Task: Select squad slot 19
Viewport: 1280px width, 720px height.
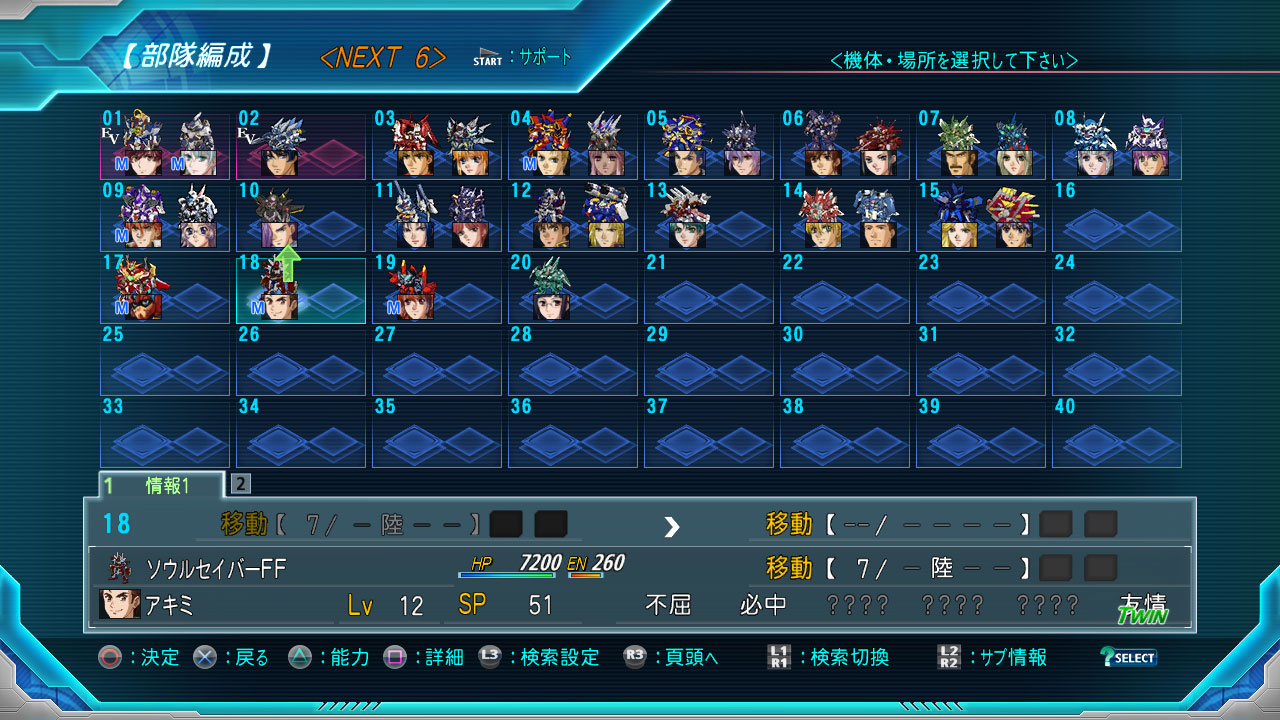Action: [x=437, y=290]
